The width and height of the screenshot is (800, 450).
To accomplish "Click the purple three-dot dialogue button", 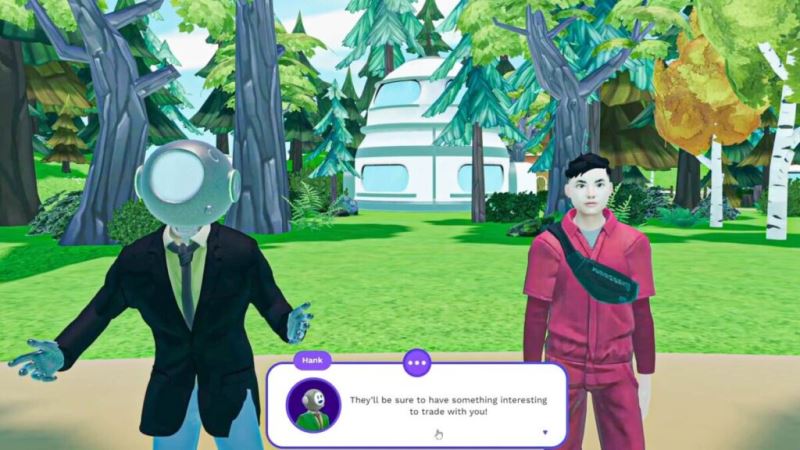I will point(416,362).
